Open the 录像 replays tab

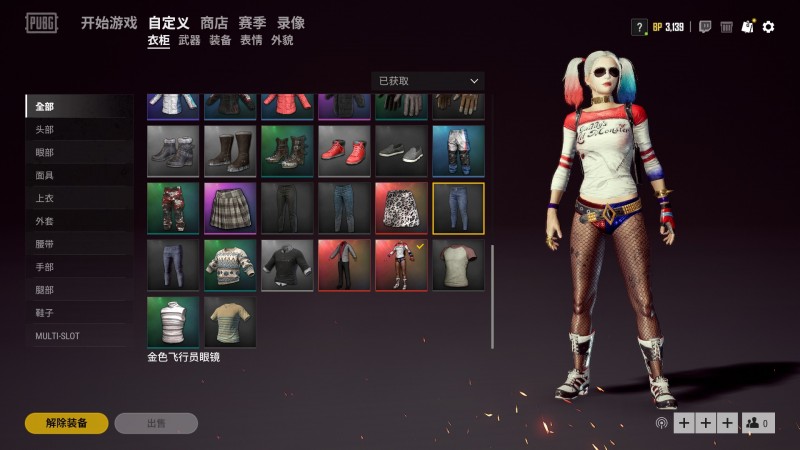pos(291,23)
